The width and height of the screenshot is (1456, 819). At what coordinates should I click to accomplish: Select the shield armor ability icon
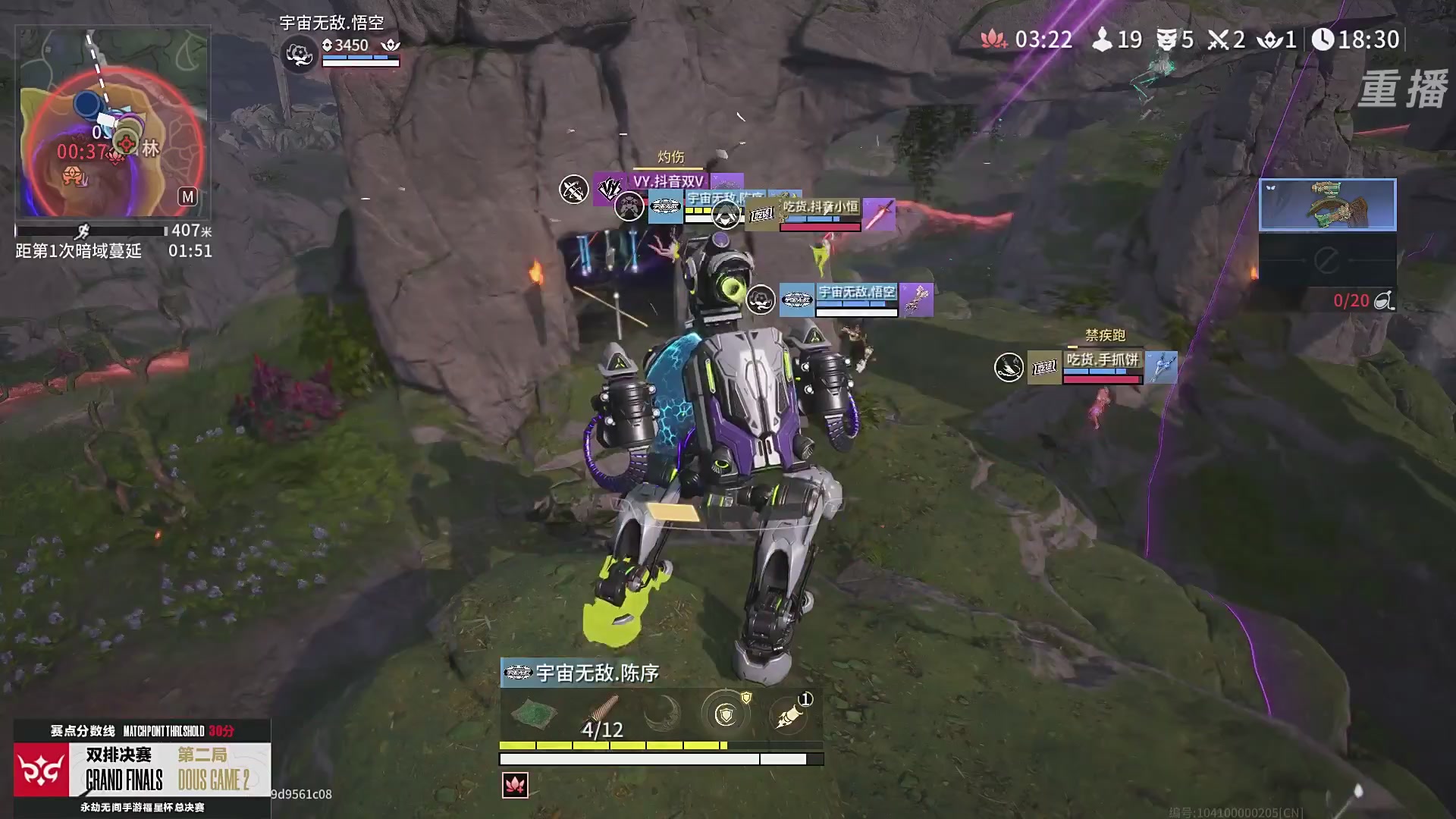(726, 712)
